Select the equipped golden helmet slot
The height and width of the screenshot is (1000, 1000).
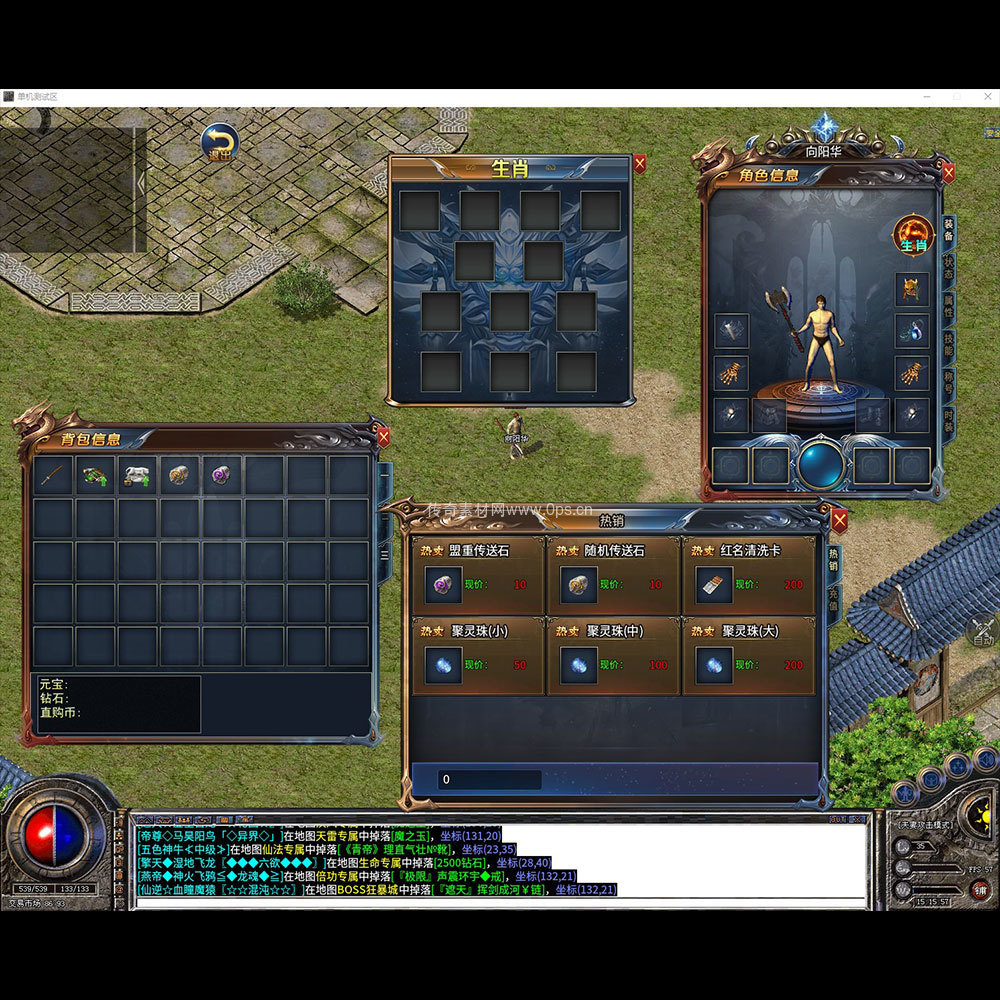click(x=911, y=290)
